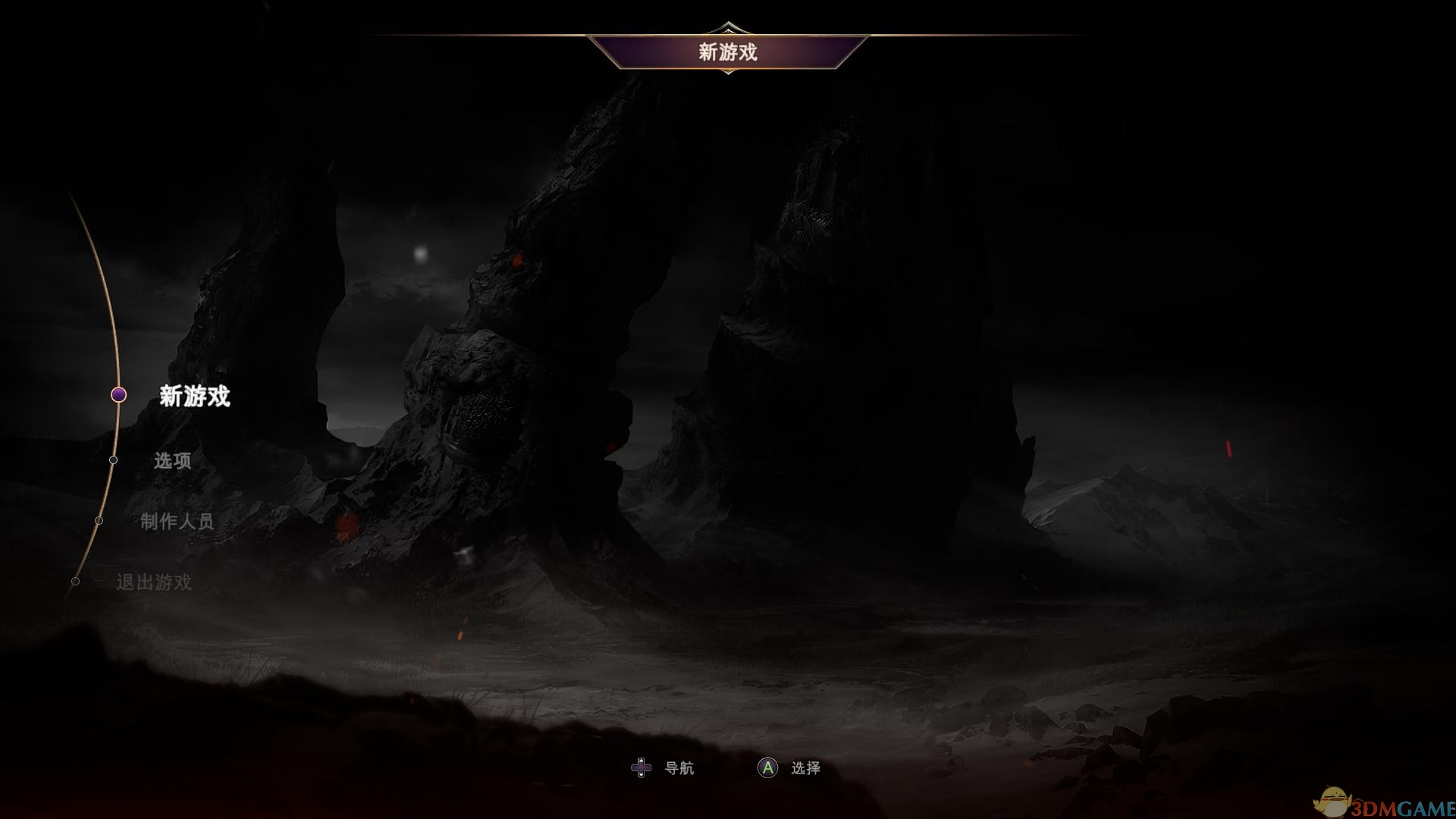Select the node dot beside 退出游戏
Image resolution: width=1456 pixels, height=819 pixels.
tap(76, 582)
